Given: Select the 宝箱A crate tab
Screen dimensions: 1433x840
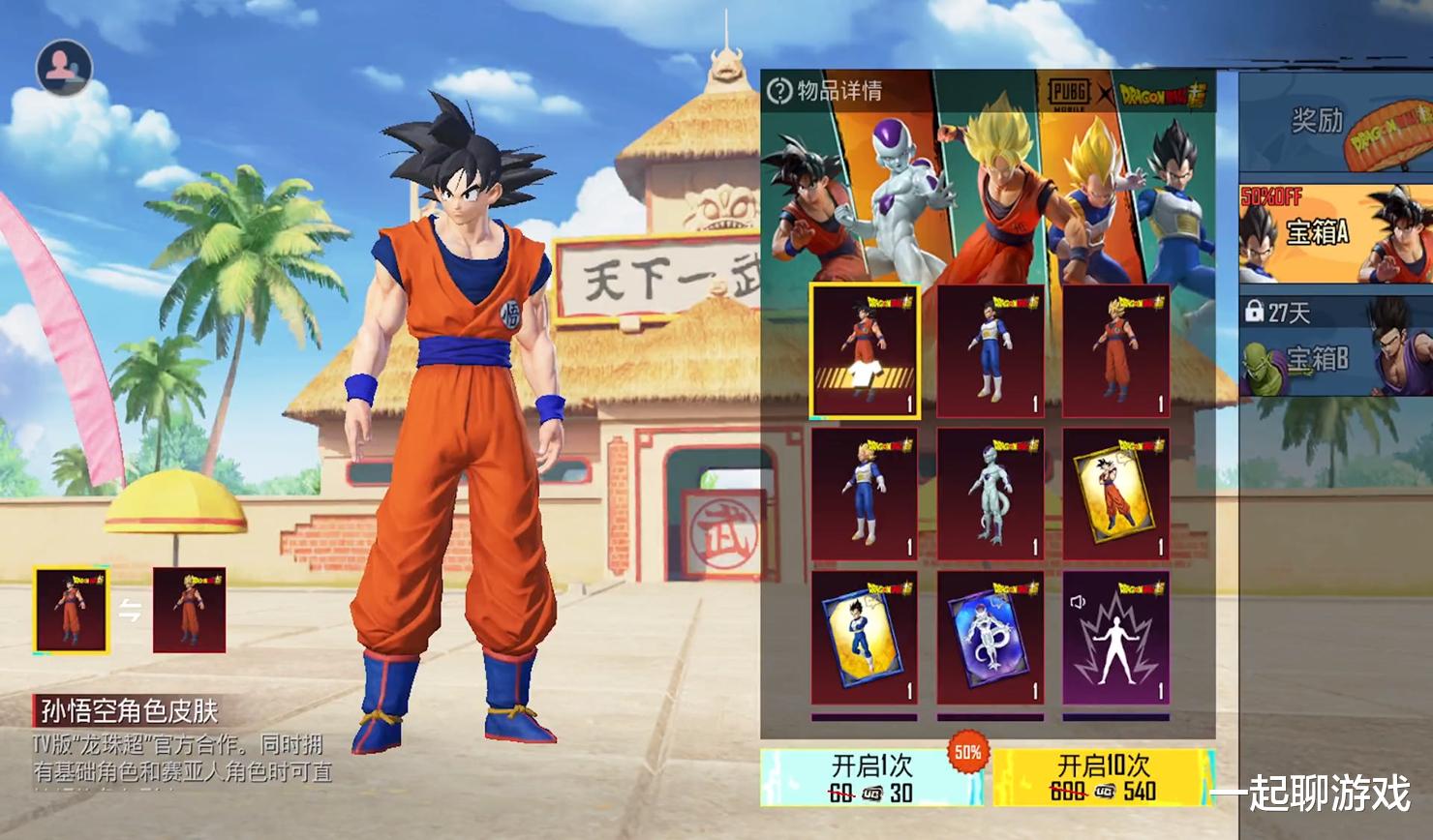Looking at the screenshot, I should (x=1334, y=232).
